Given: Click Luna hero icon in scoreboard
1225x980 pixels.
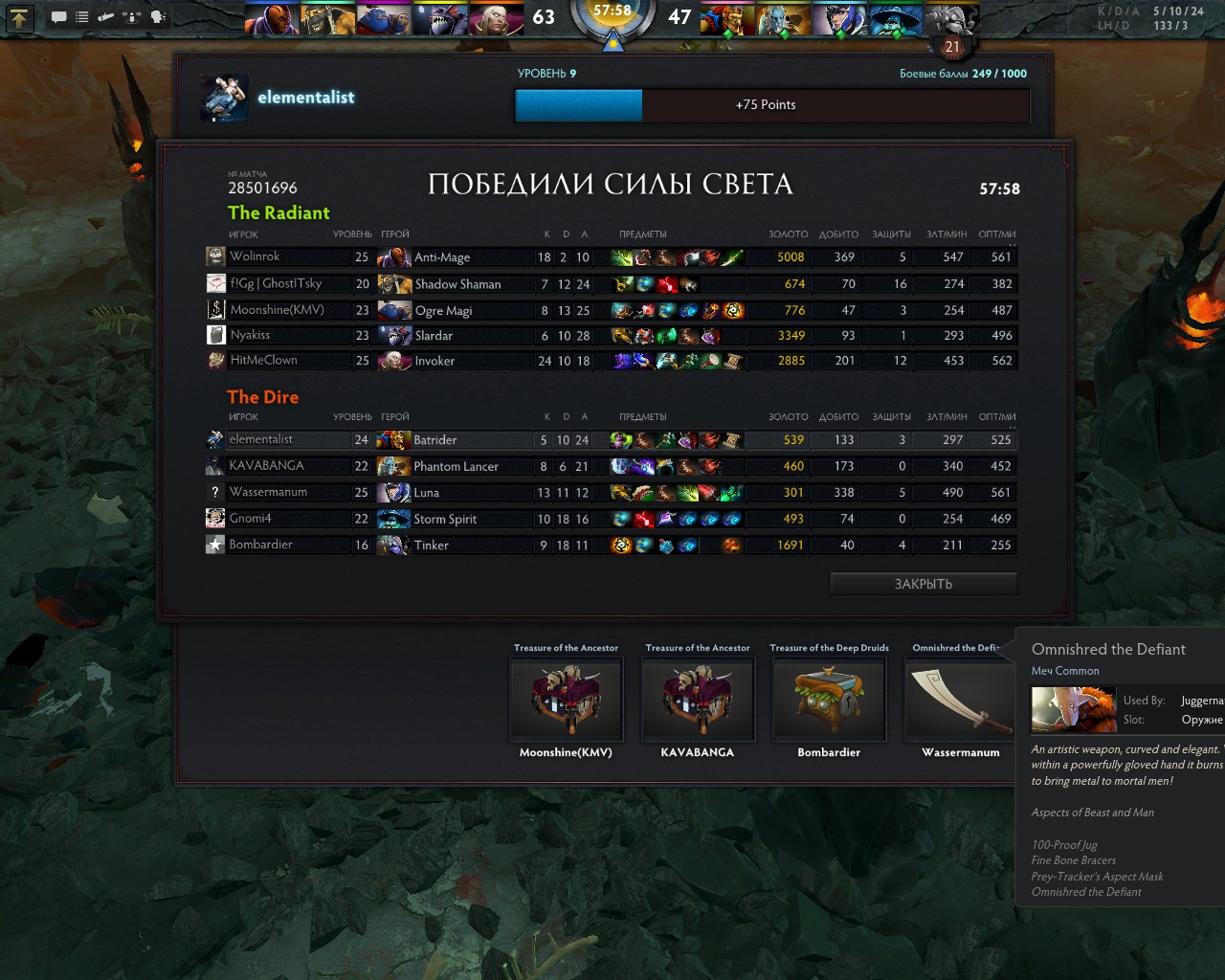Looking at the screenshot, I should pos(393,493).
